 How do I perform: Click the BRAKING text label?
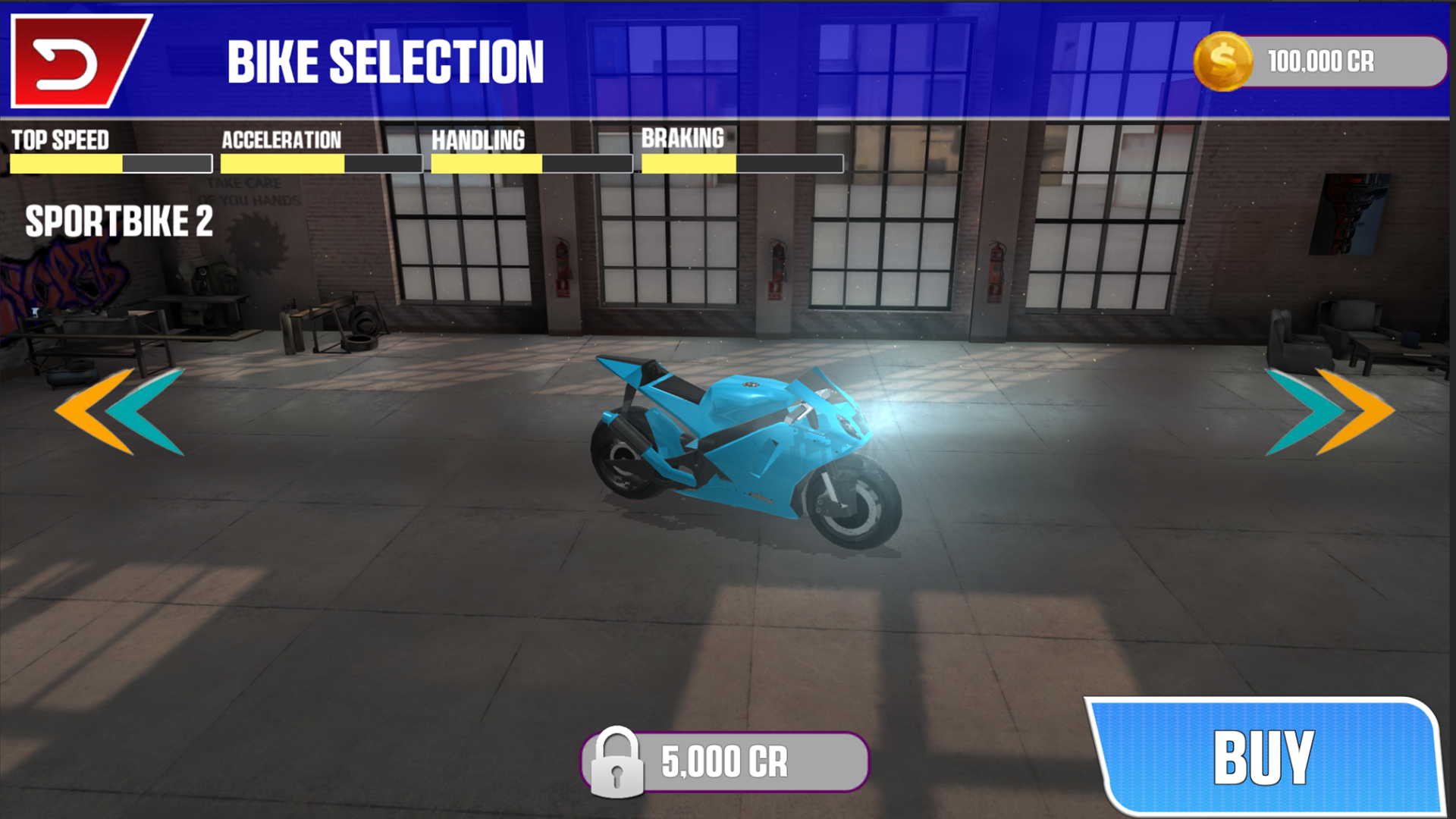[x=683, y=138]
